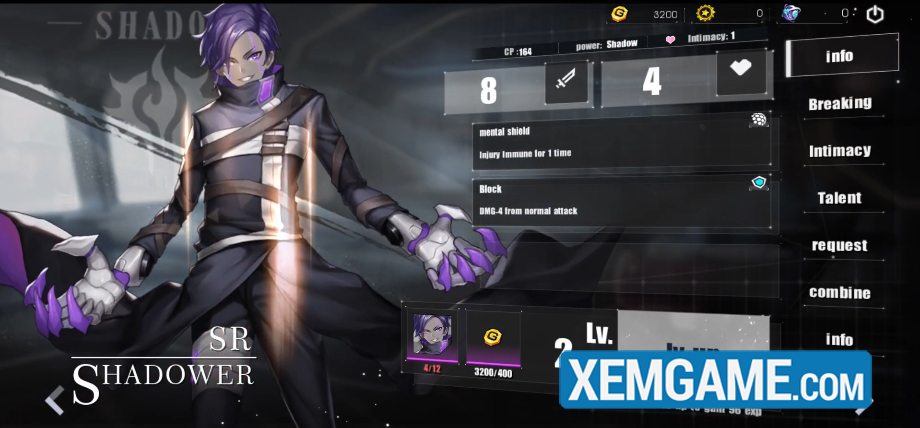Tap the gold coin currency icon in top bar
Viewport: 920px width, 428px height.
click(620, 14)
